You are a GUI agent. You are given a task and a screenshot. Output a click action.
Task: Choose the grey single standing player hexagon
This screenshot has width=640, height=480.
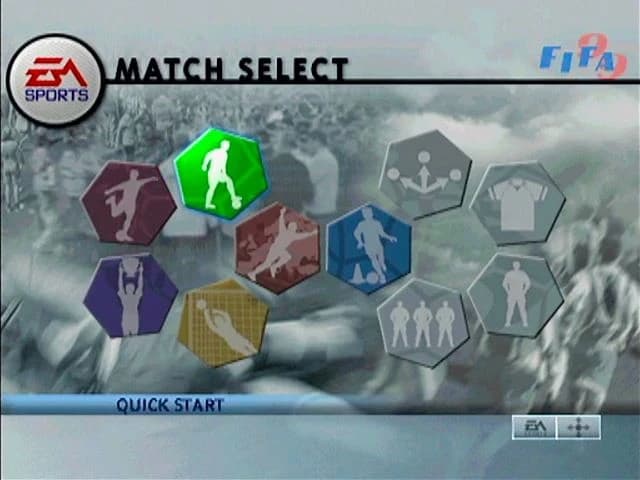(516, 294)
